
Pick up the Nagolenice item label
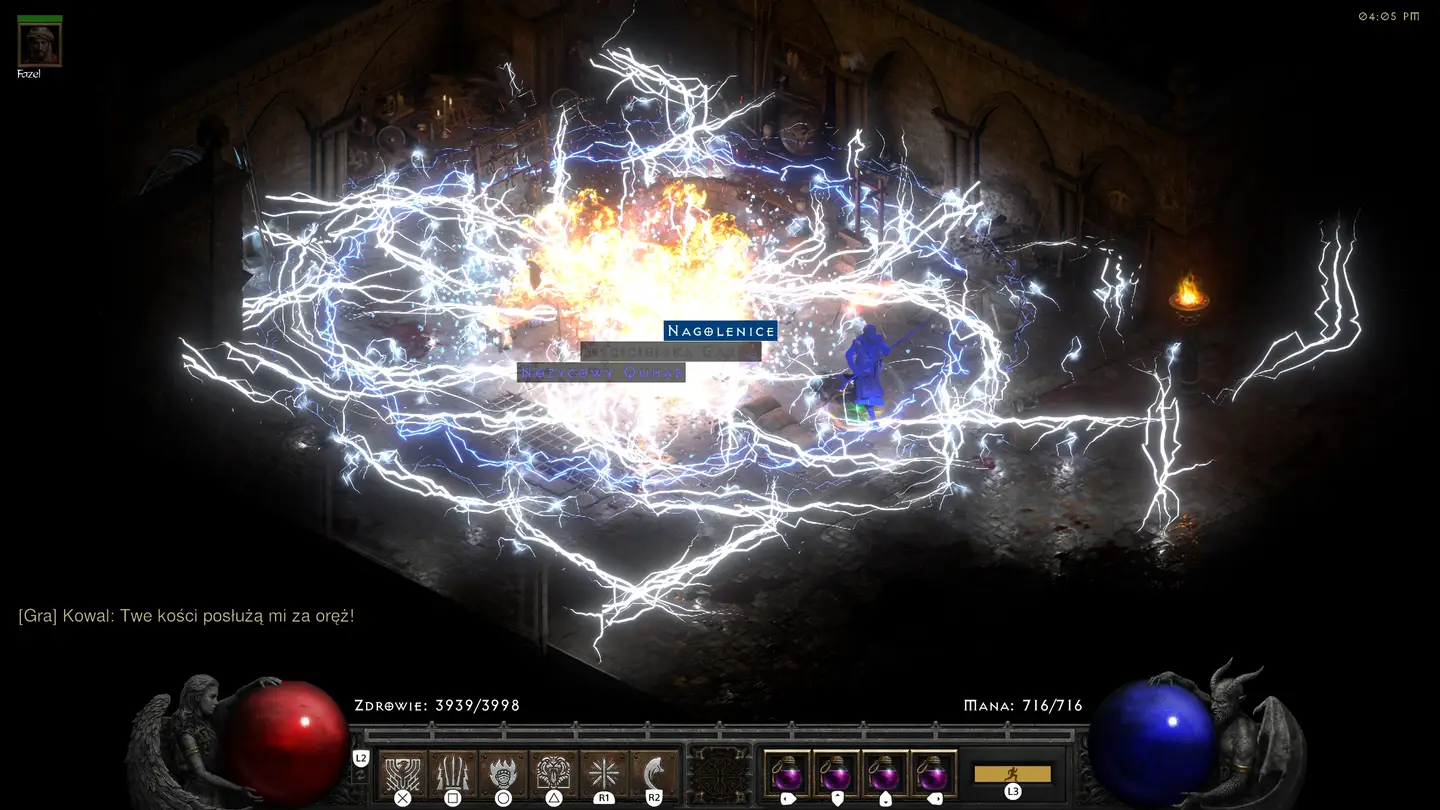coord(720,331)
